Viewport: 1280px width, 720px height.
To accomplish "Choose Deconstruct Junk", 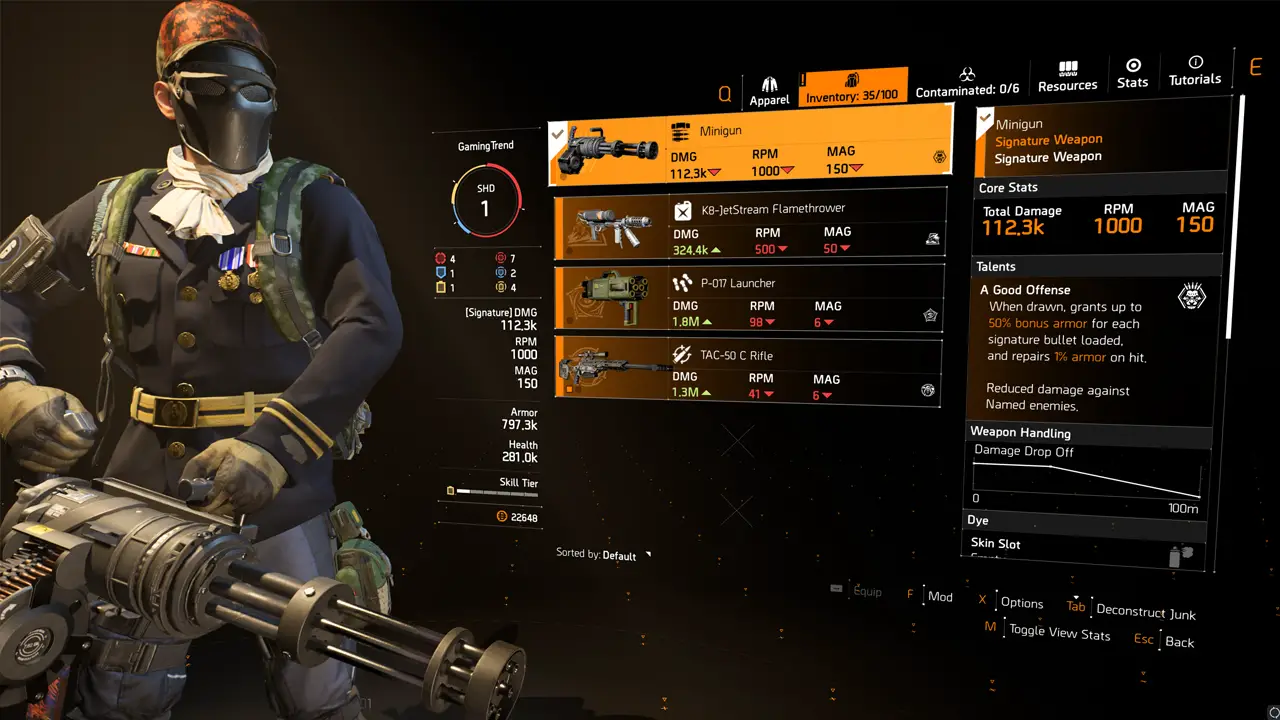I will pos(1145,611).
